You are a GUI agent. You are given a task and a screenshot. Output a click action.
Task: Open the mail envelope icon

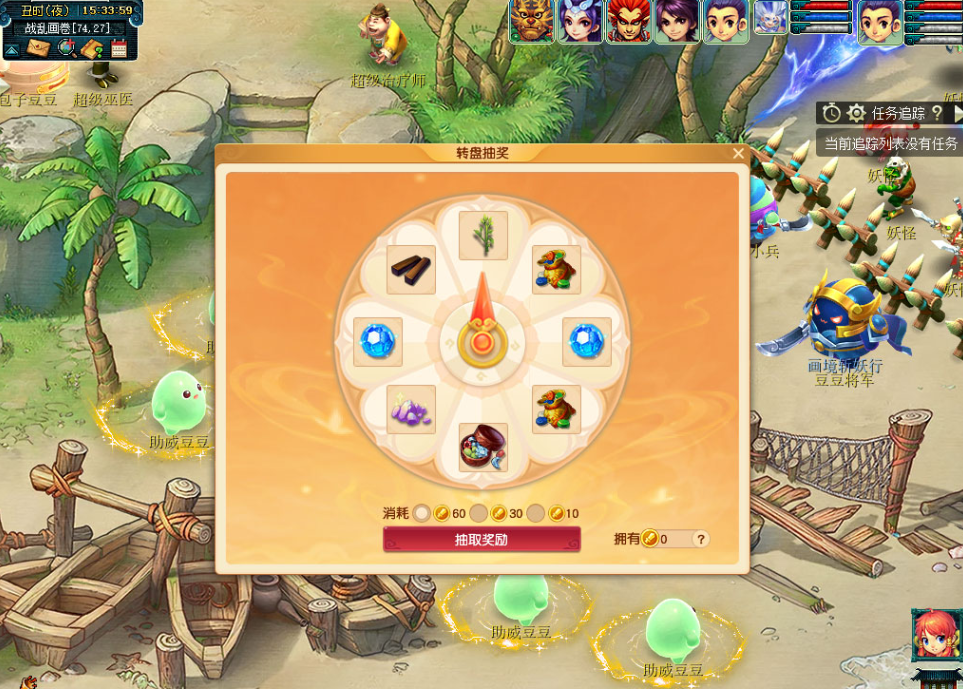pos(40,48)
